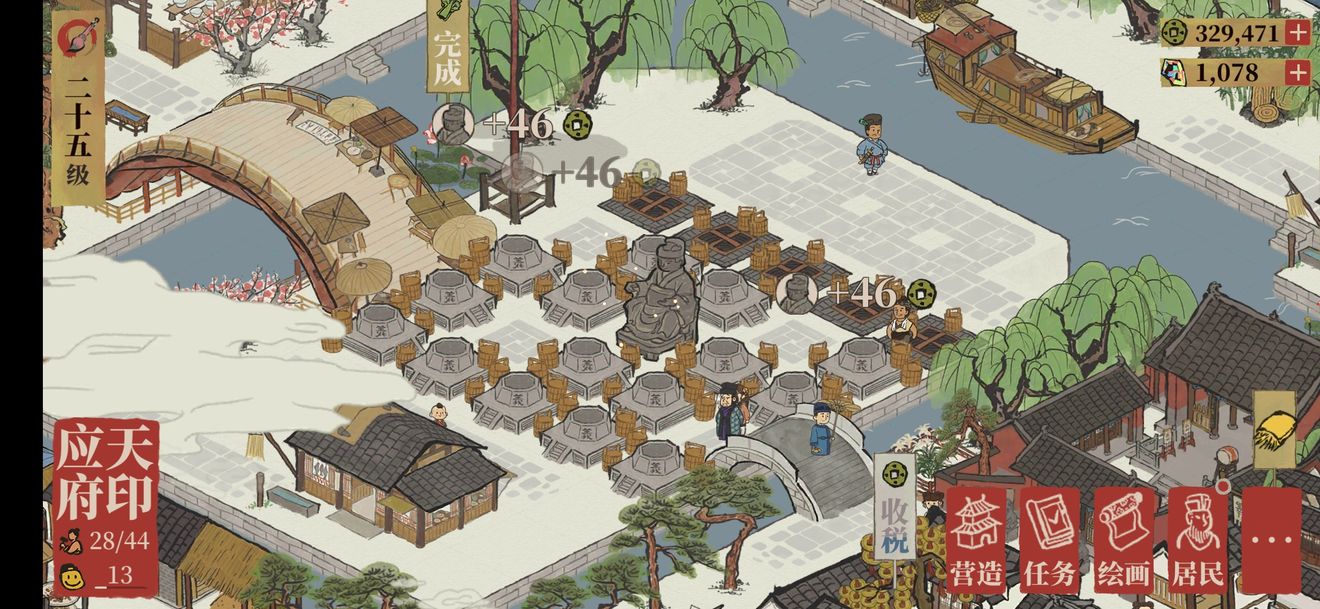Add copper coins with the plus button
This screenshot has width=1320, height=609.
(1297, 32)
